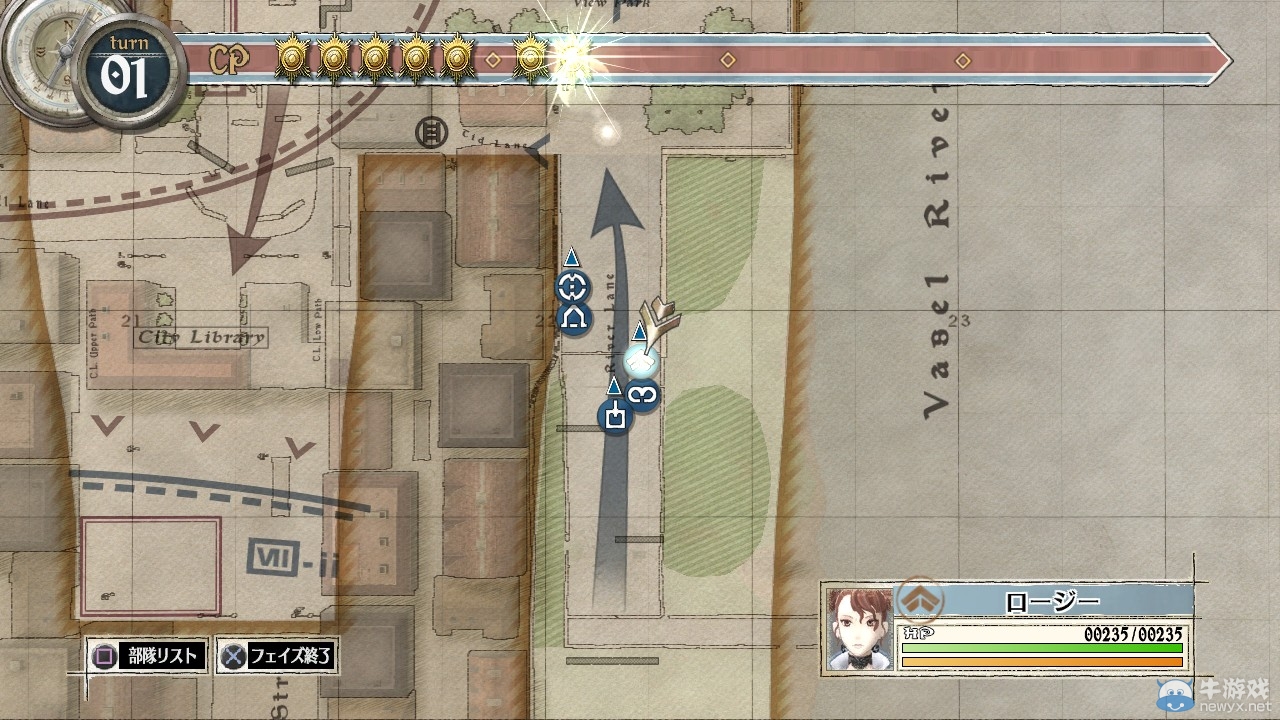Click the diamond marker in the CP bar
The image size is (1280, 720).
point(727,60)
